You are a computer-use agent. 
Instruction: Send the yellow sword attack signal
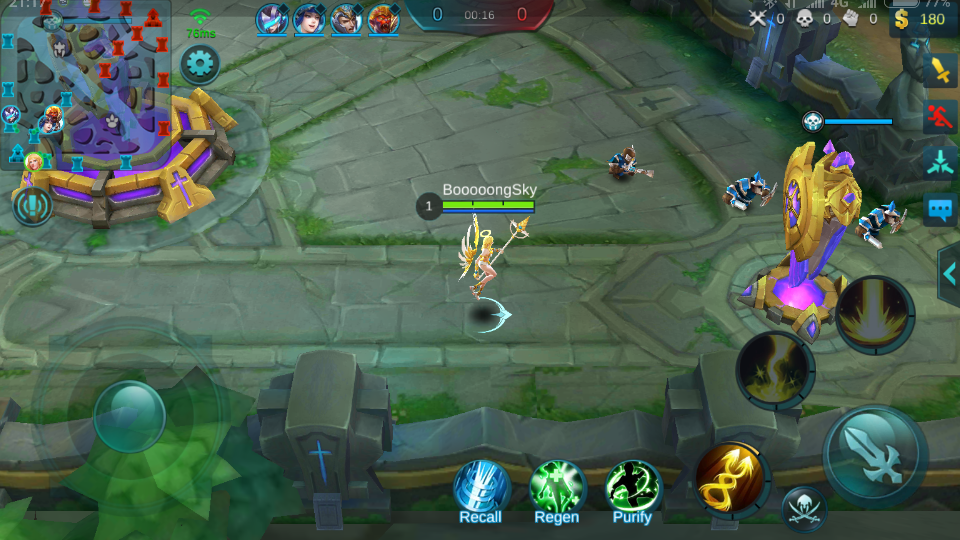click(941, 70)
